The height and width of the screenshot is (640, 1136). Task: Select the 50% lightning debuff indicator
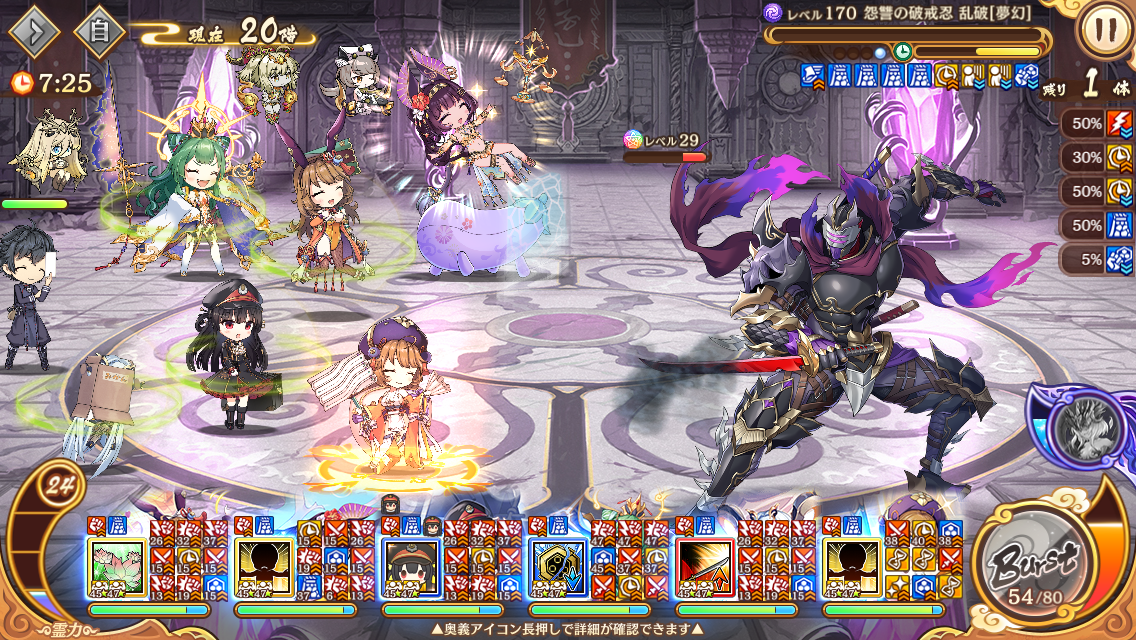pyautogui.click(x=1097, y=124)
